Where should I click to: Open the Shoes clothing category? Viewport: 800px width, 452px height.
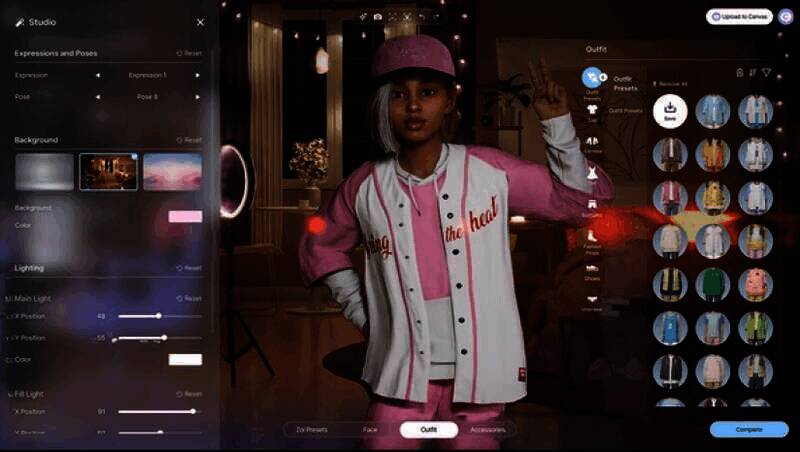(592, 270)
